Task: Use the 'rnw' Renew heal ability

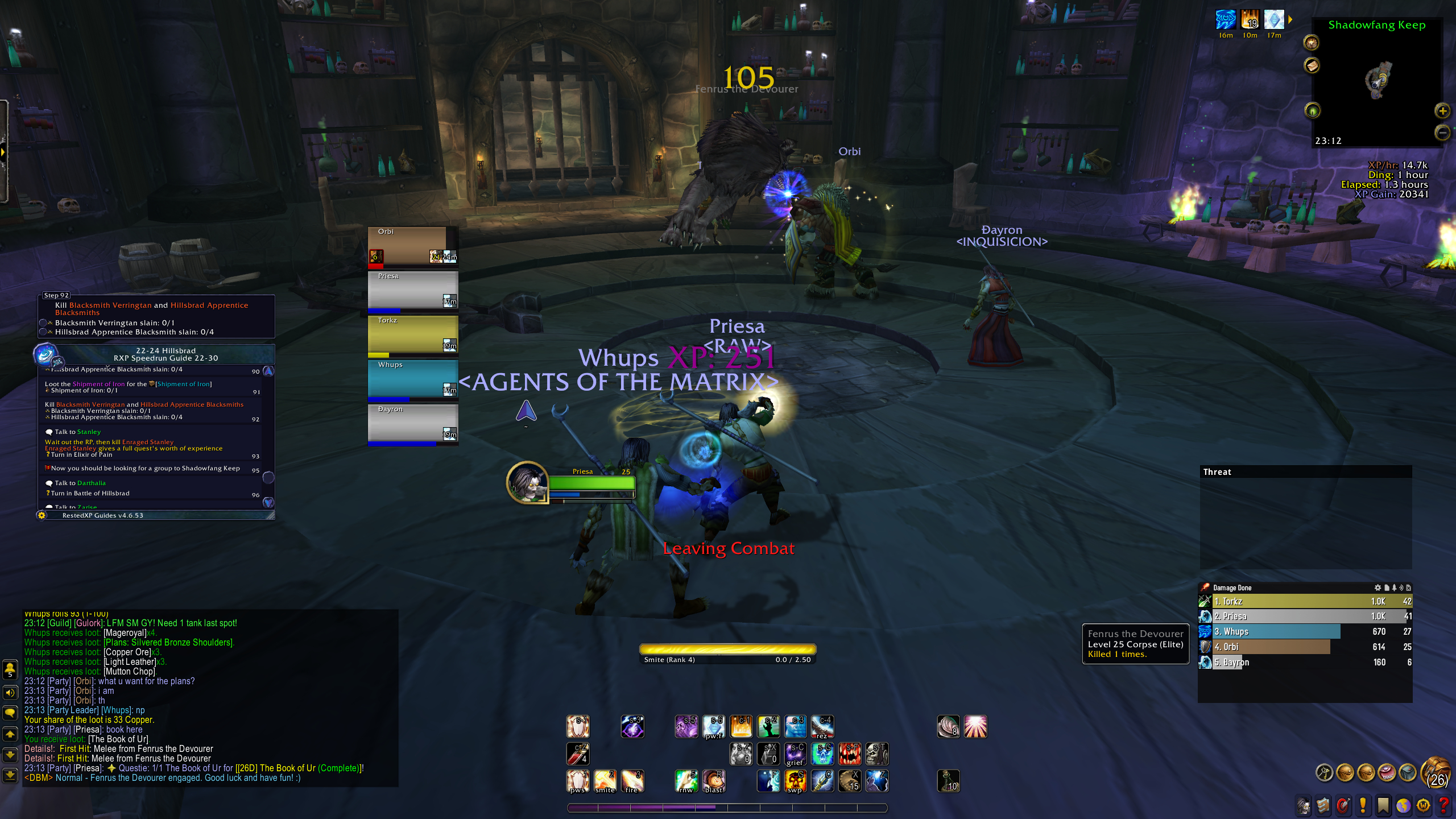Action: coord(686,781)
